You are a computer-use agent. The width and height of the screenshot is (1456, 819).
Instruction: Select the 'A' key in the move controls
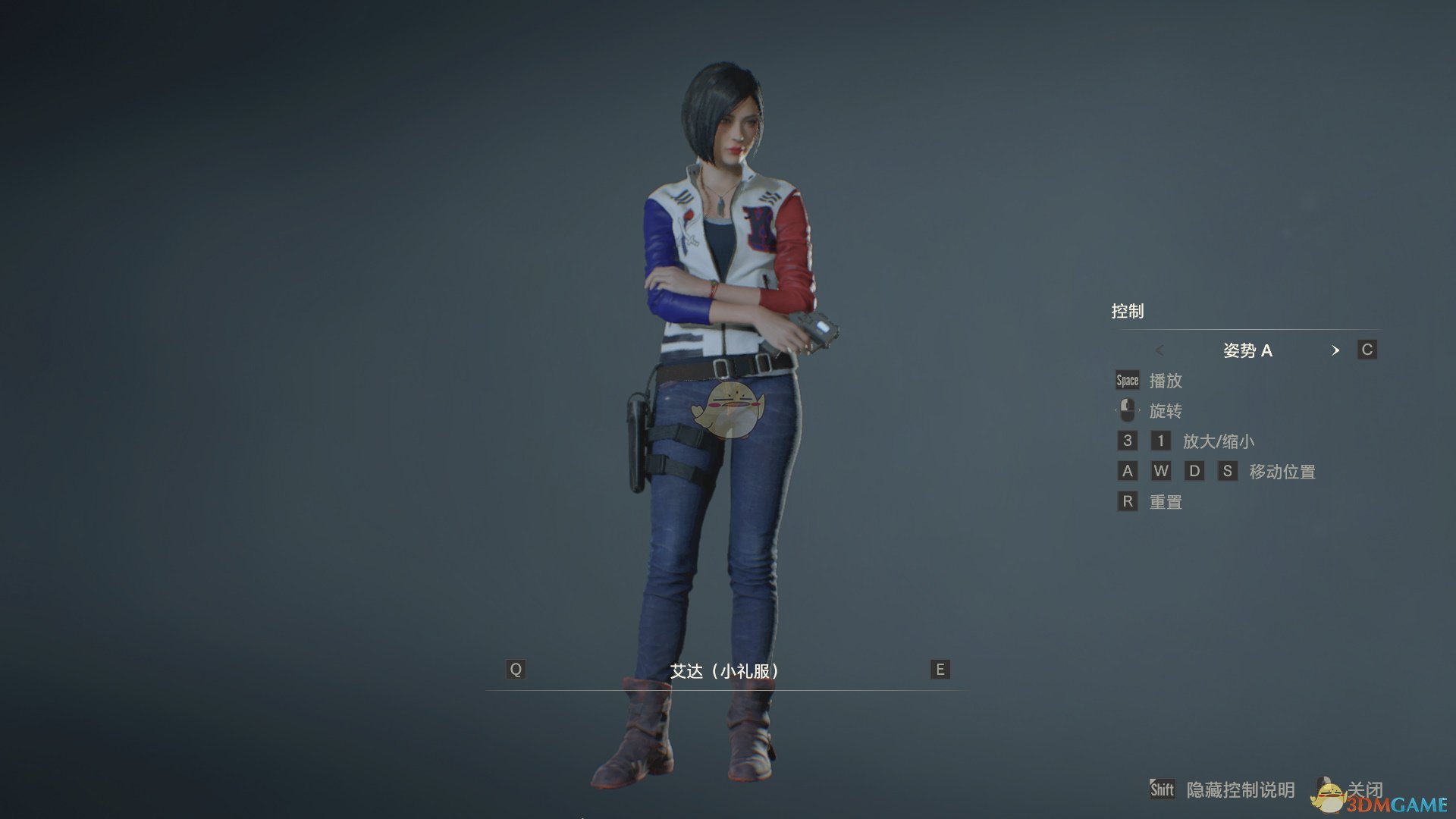(1126, 471)
